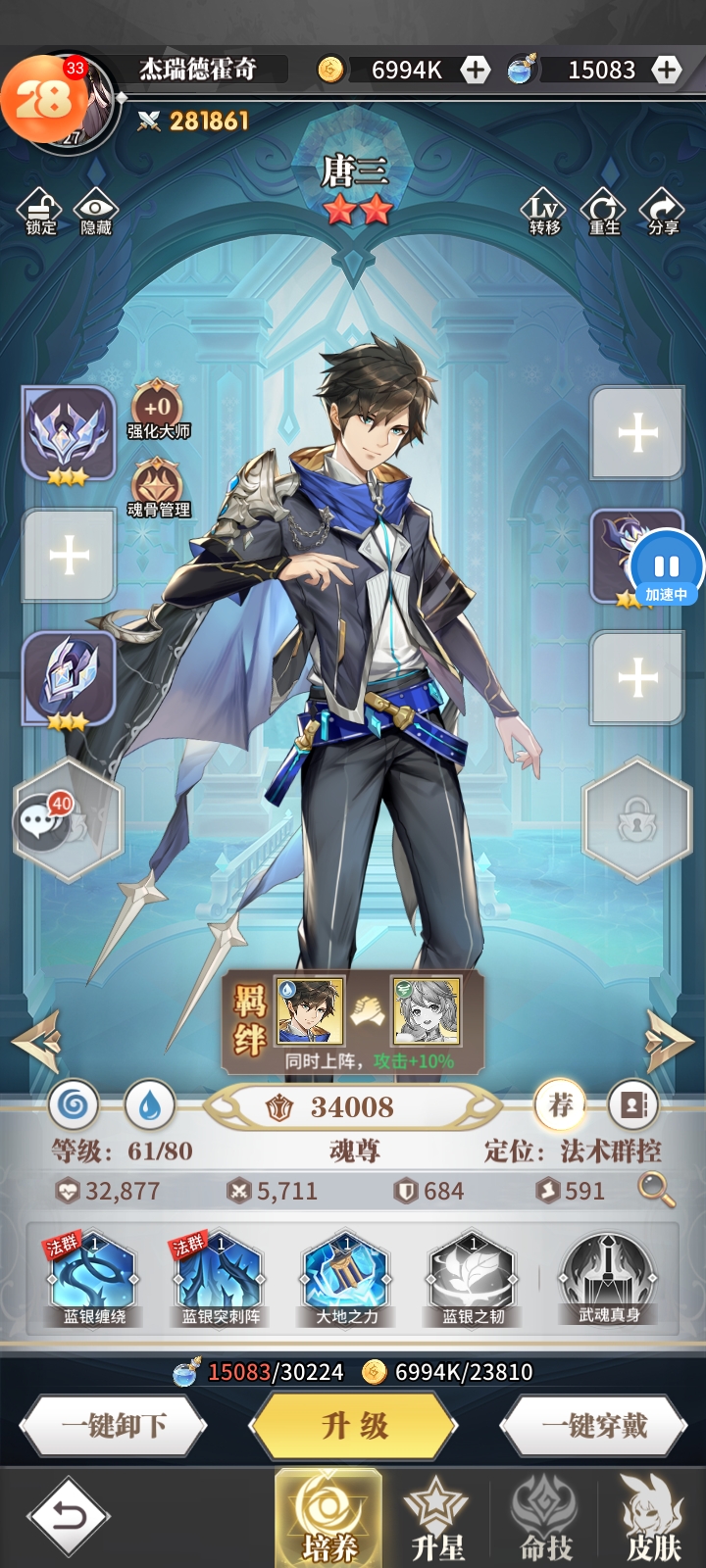Viewport: 706px width, 1568px height.
Task: Hide the hero with 隐藏 eye icon
Action: pos(95,211)
